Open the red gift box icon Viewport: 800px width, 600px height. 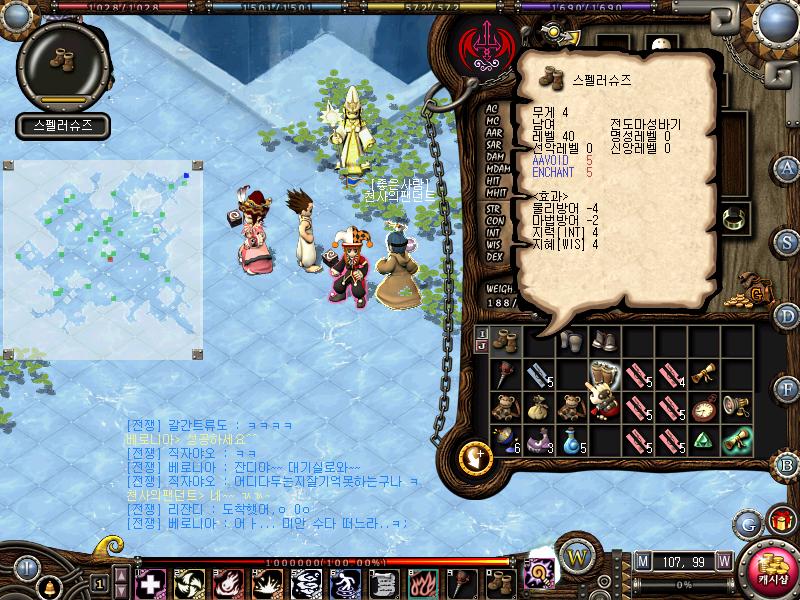780,521
